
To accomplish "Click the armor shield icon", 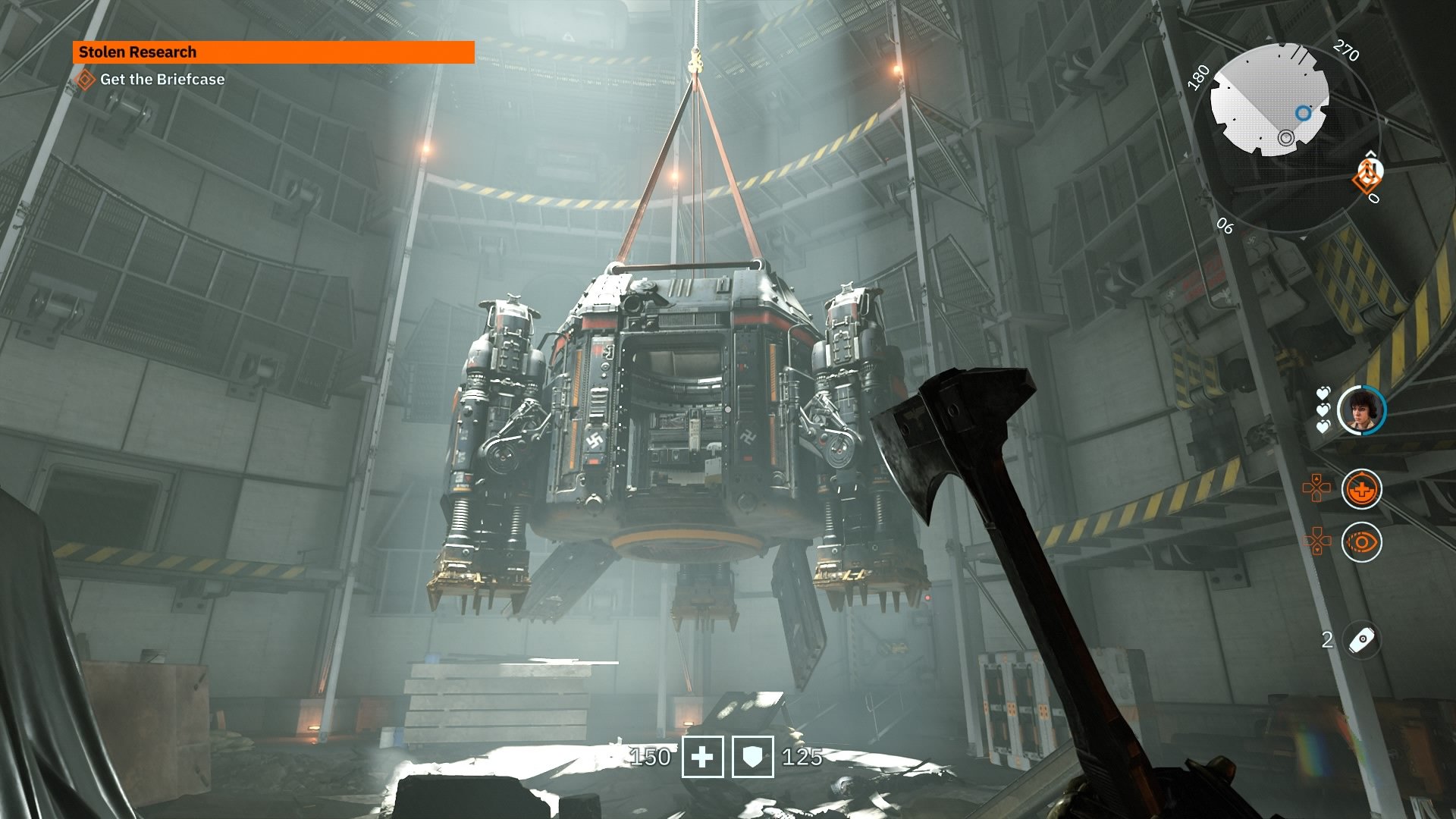I will pyautogui.click(x=752, y=757).
